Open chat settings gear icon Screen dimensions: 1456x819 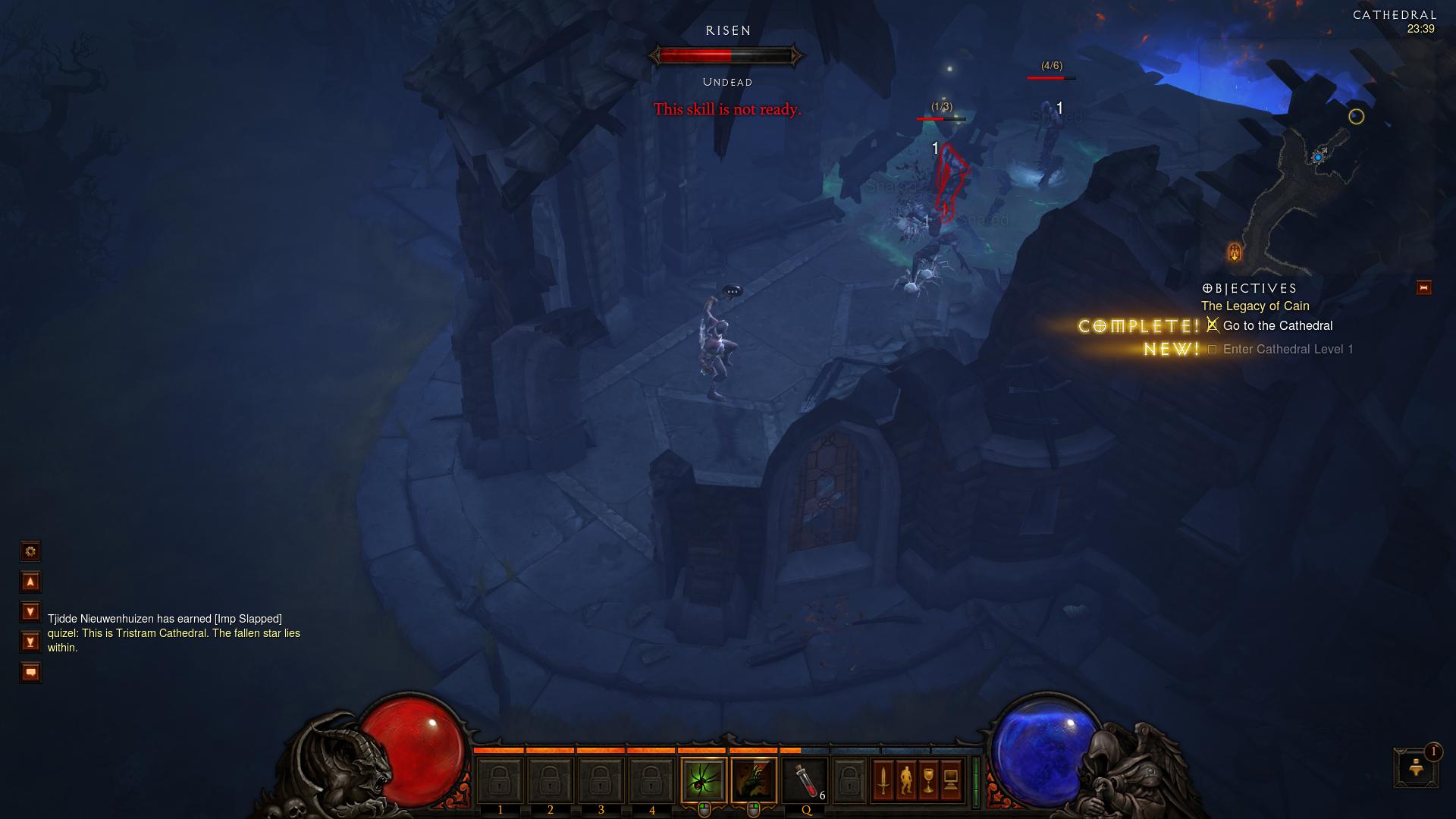coord(30,551)
